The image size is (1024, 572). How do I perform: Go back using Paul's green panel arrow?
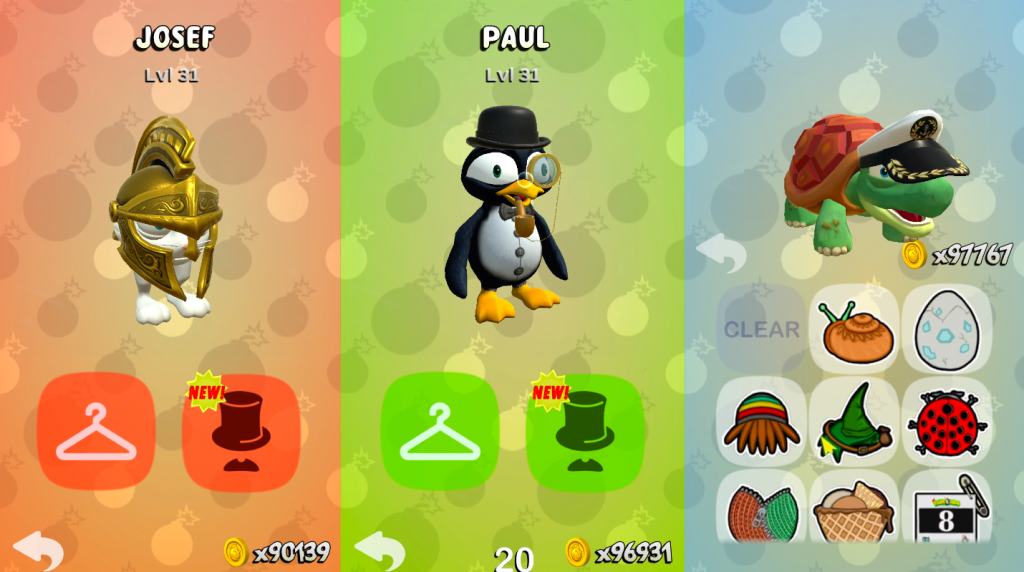click(380, 550)
